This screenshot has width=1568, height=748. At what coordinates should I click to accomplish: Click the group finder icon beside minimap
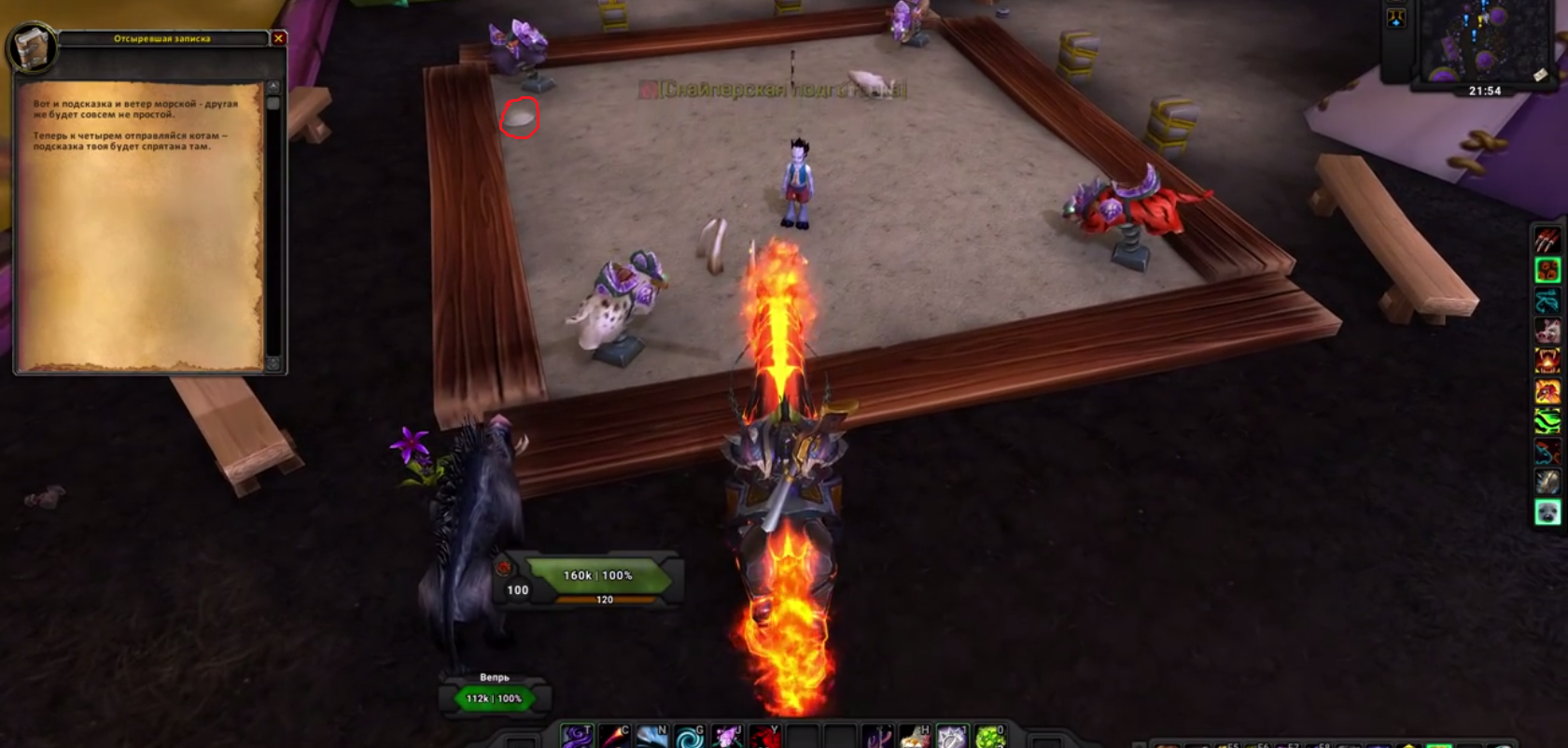point(1396,18)
